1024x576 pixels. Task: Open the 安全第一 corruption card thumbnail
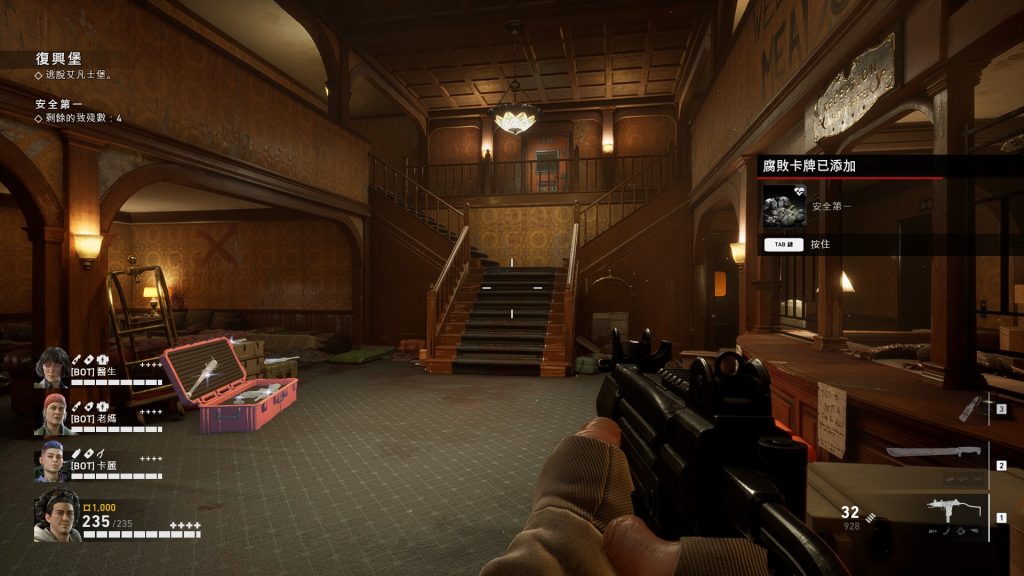pyautogui.click(x=784, y=206)
